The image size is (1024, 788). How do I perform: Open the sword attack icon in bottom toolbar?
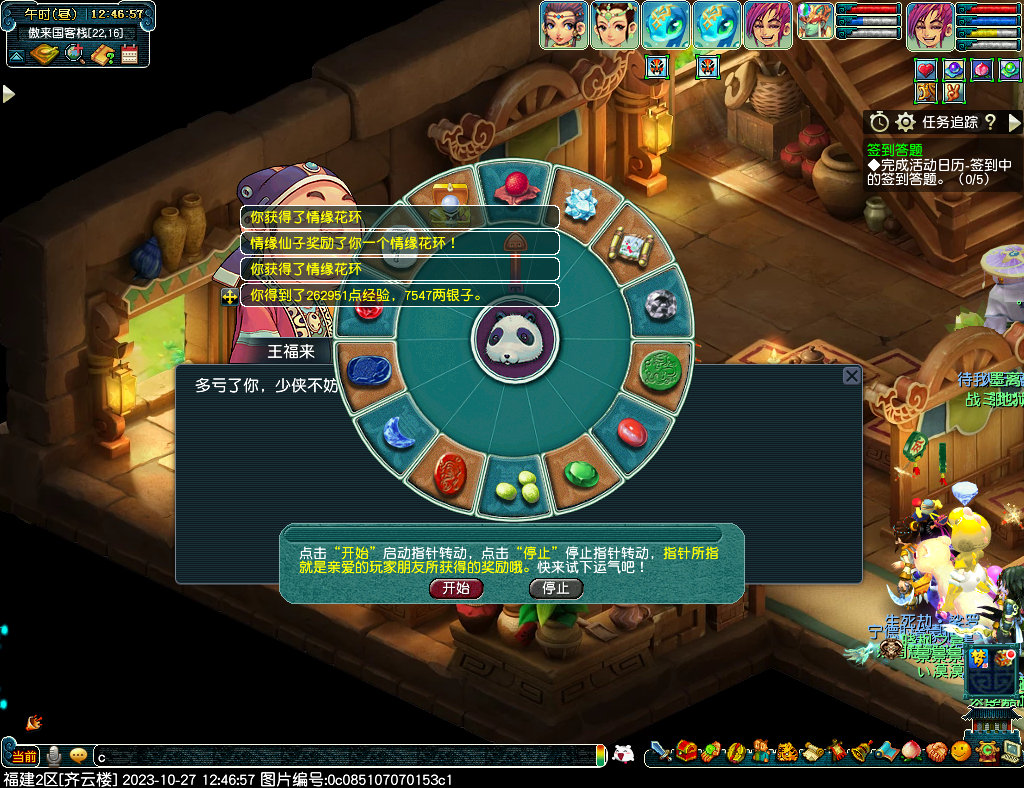click(660, 751)
